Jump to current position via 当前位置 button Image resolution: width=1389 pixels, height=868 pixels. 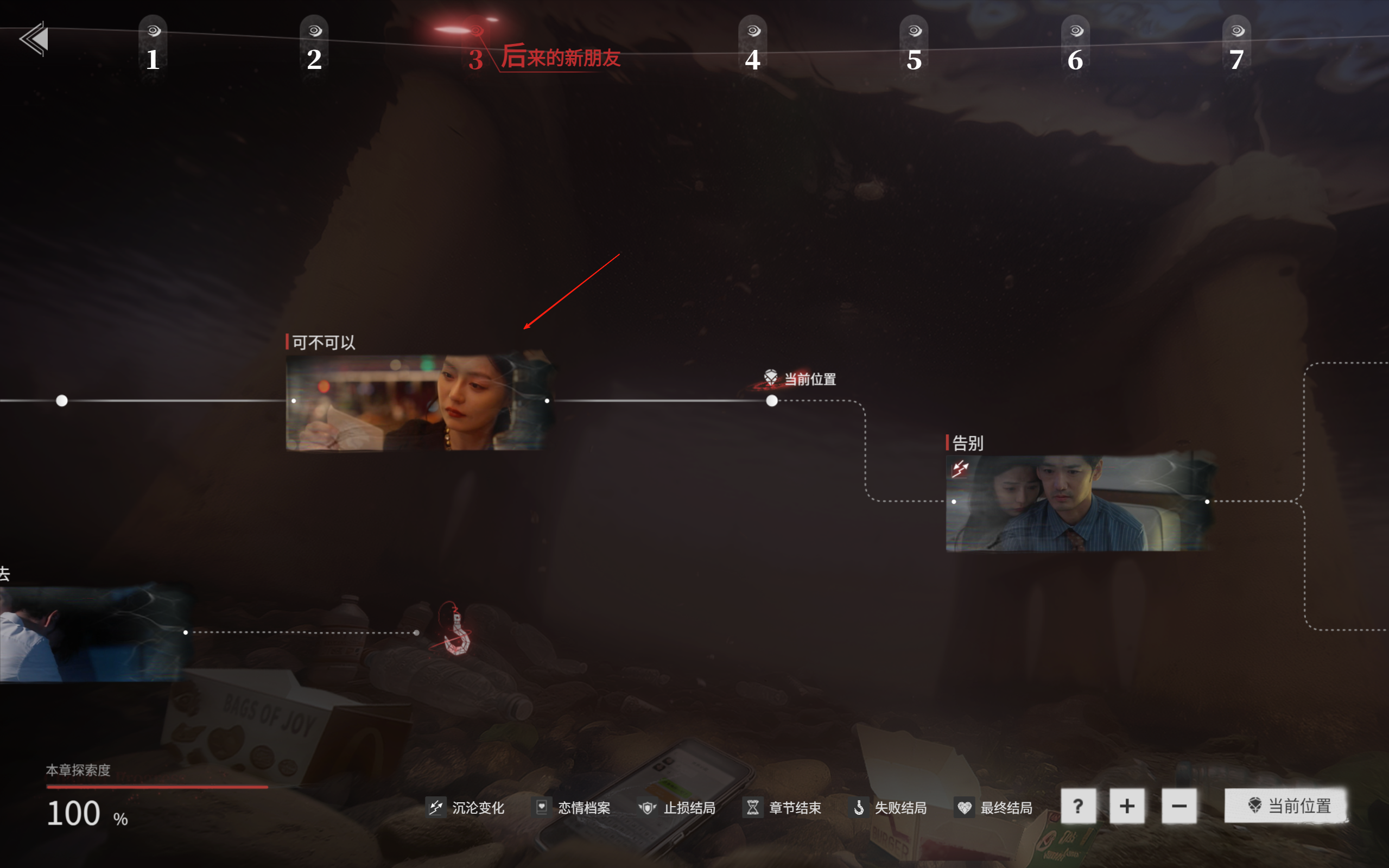tap(1286, 806)
